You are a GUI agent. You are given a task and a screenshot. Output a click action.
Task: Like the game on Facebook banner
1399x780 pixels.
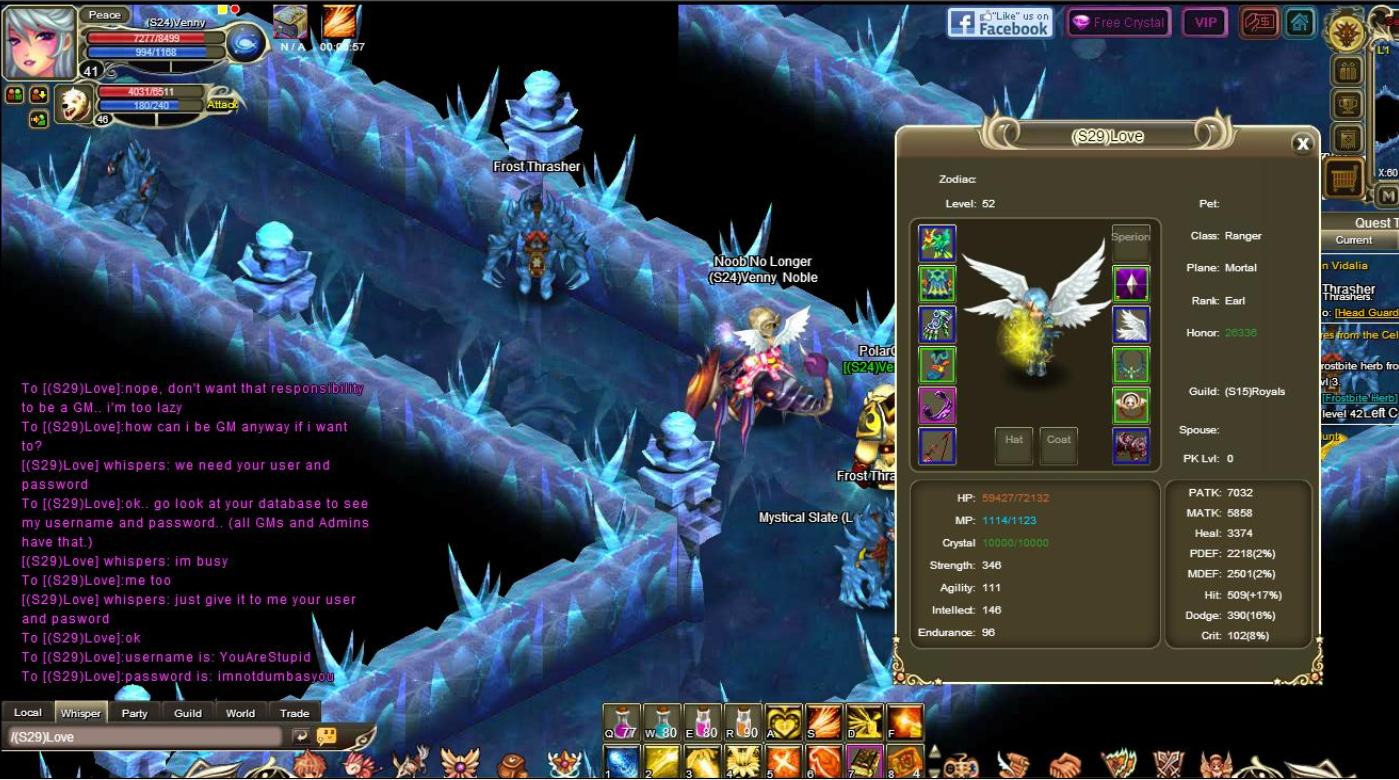point(1001,23)
